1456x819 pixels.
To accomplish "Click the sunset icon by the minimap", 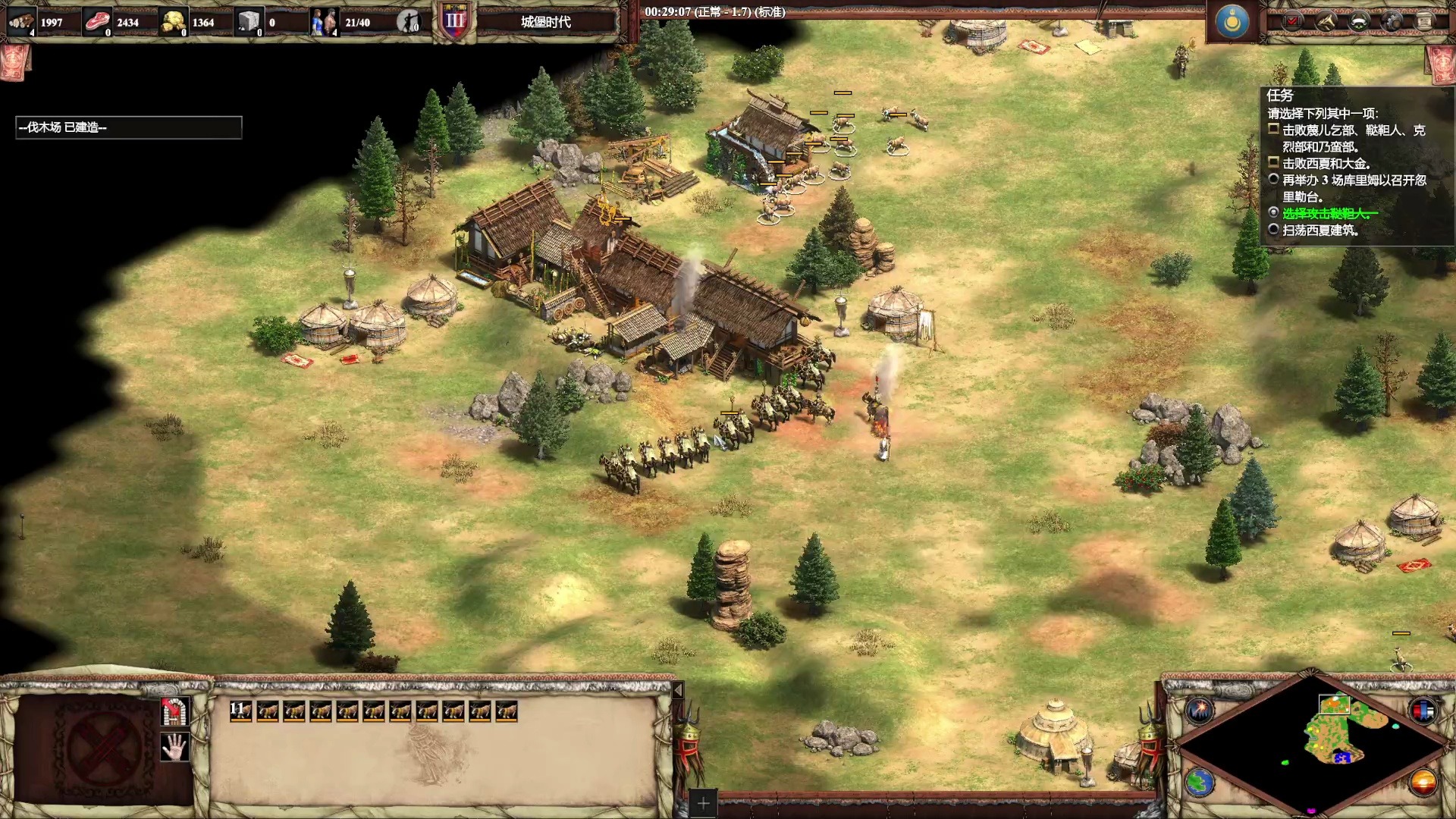I will coord(1423,783).
